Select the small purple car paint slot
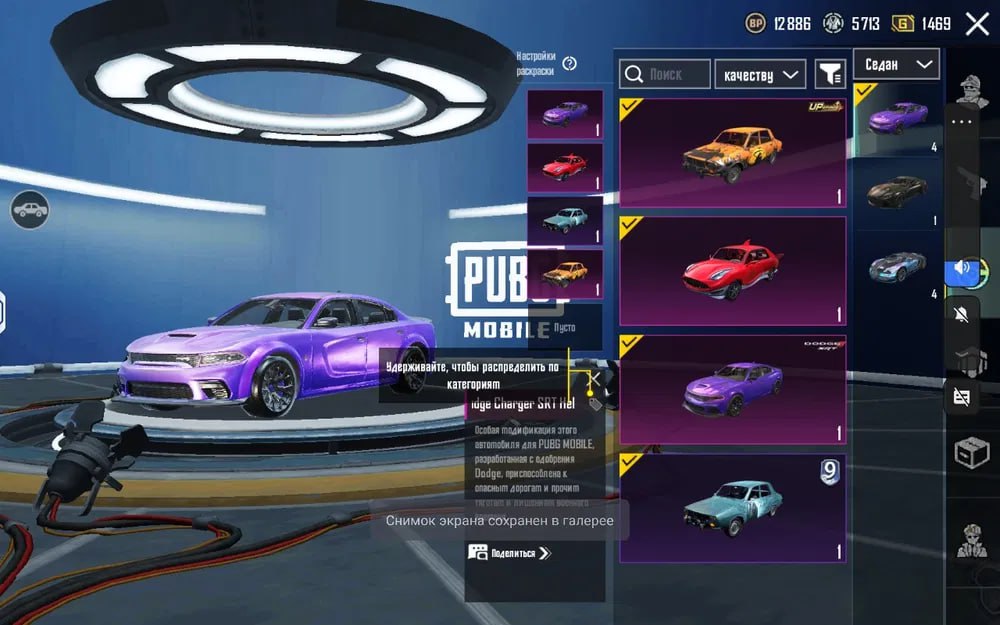This screenshot has width=1000, height=625. 565,114
